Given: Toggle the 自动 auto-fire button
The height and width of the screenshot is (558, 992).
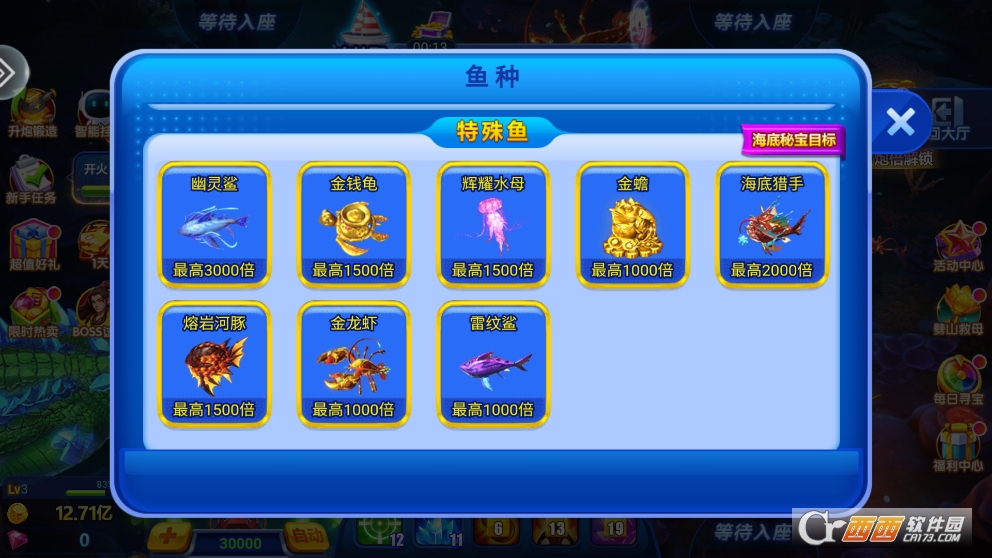Looking at the screenshot, I should tap(297, 534).
